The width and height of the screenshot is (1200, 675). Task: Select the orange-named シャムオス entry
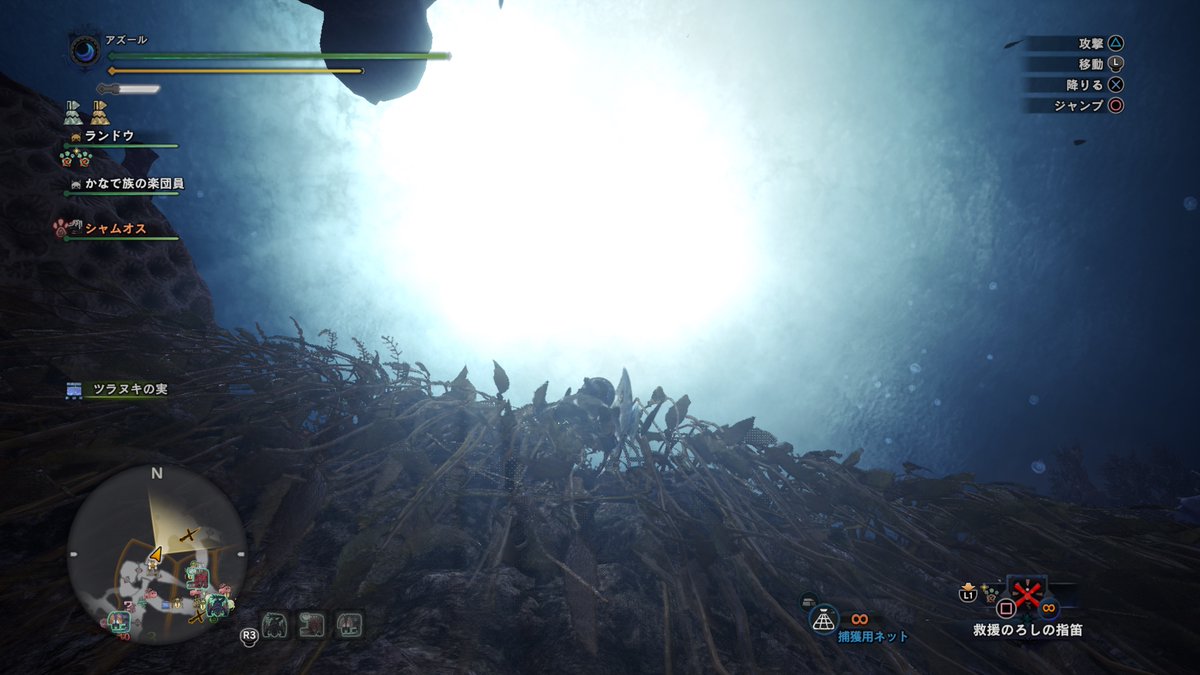pos(115,229)
